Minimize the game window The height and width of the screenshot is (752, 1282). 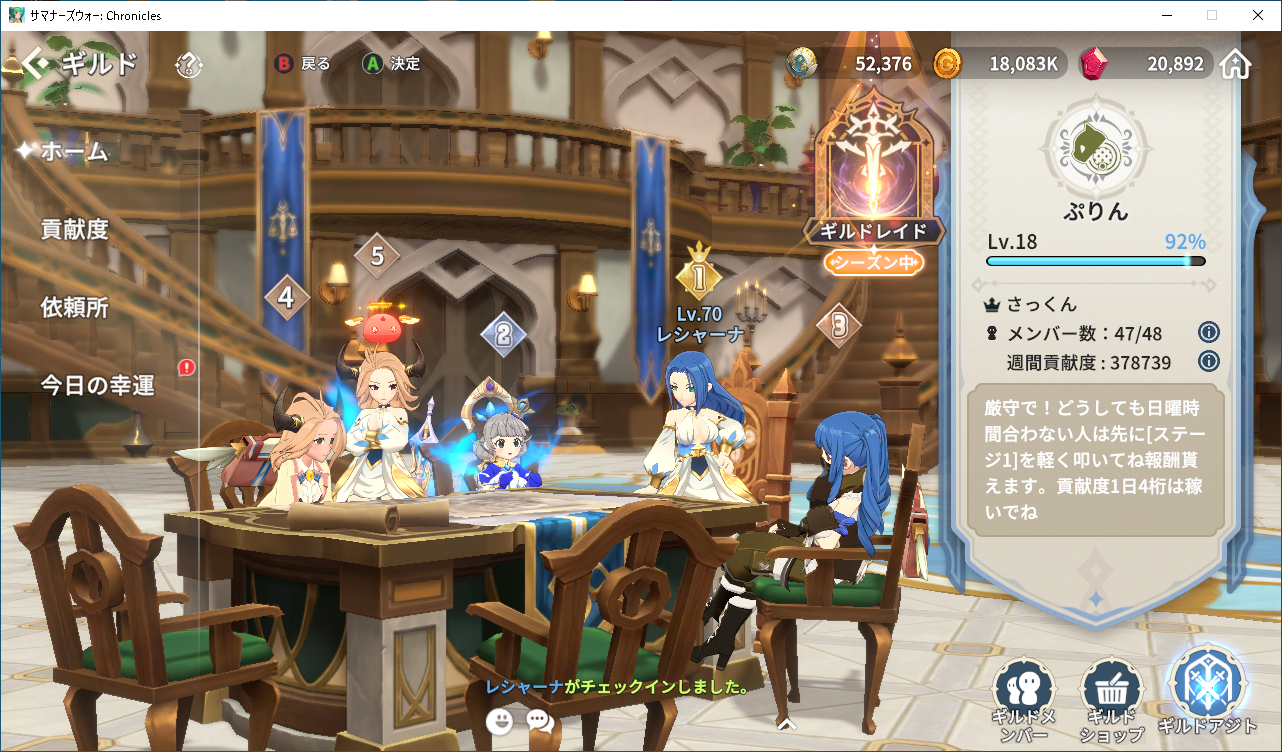(x=1167, y=15)
